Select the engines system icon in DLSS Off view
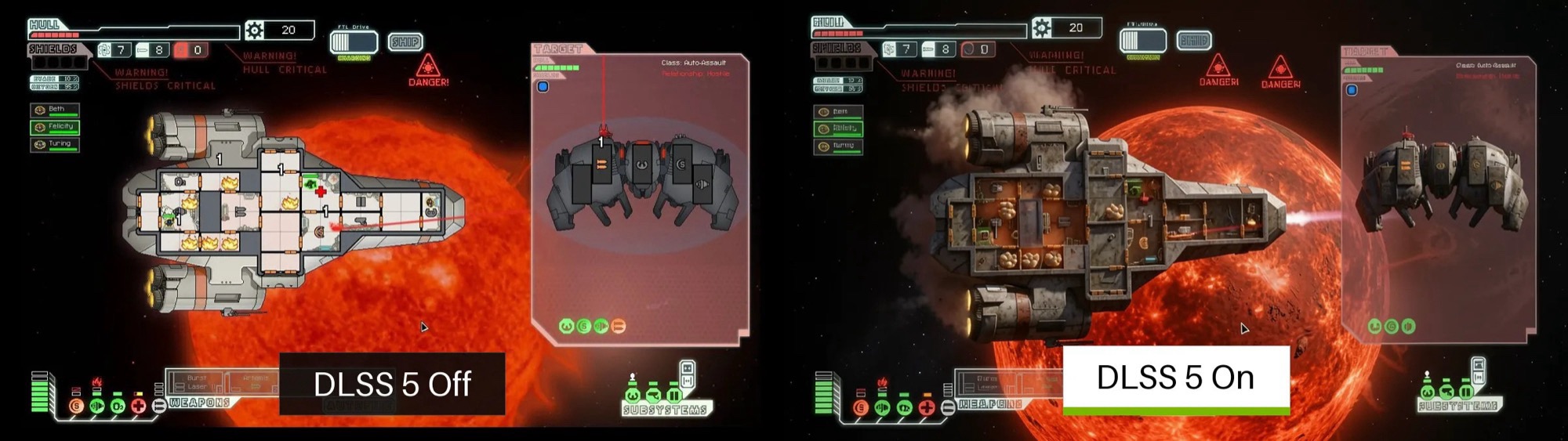Image resolution: width=1568 pixels, height=441 pixels. tap(97, 406)
